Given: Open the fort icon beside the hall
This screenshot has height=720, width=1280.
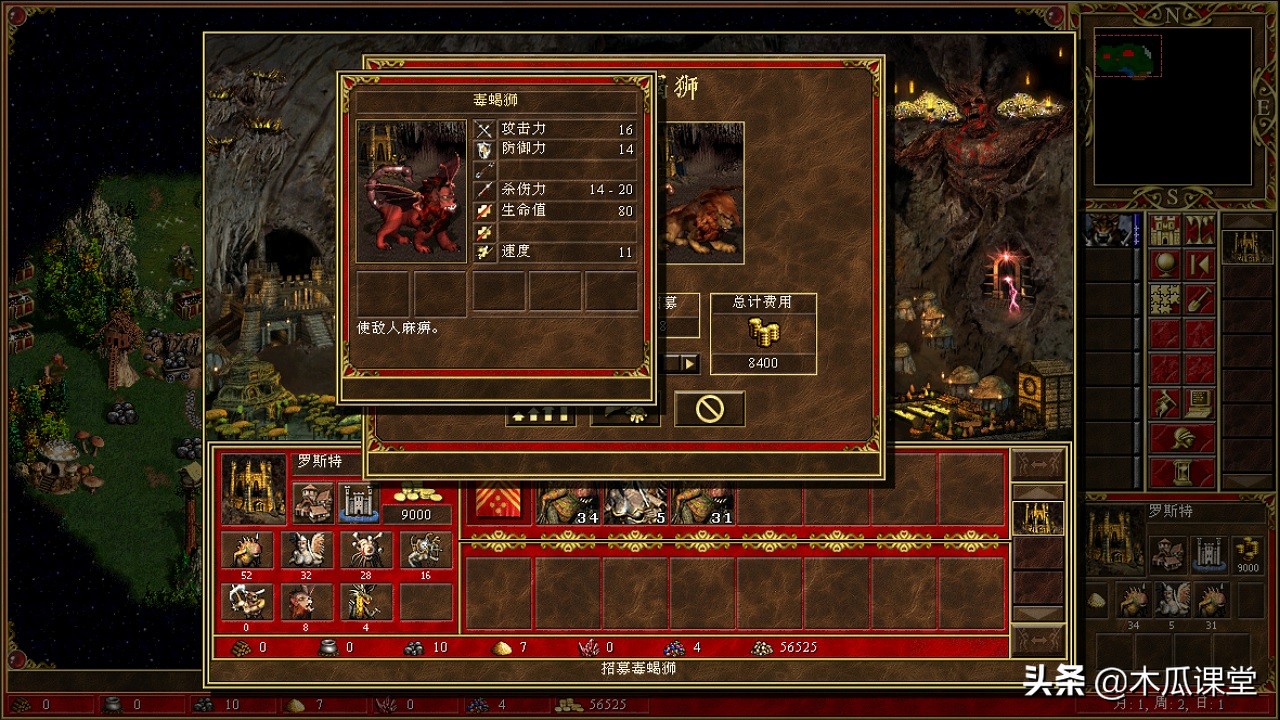Looking at the screenshot, I should pyautogui.click(x=357, y=502).
